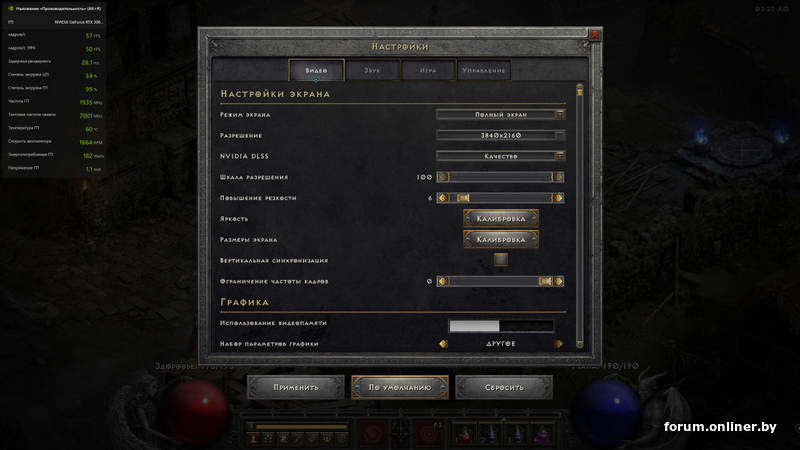Click the Сбросить button
Screen dimensions: 800x450
504,387
